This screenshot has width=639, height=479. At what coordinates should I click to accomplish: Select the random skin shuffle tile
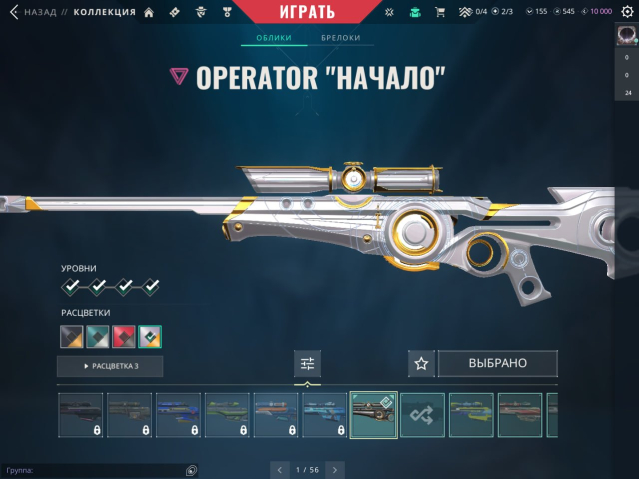tap(422, 415)
